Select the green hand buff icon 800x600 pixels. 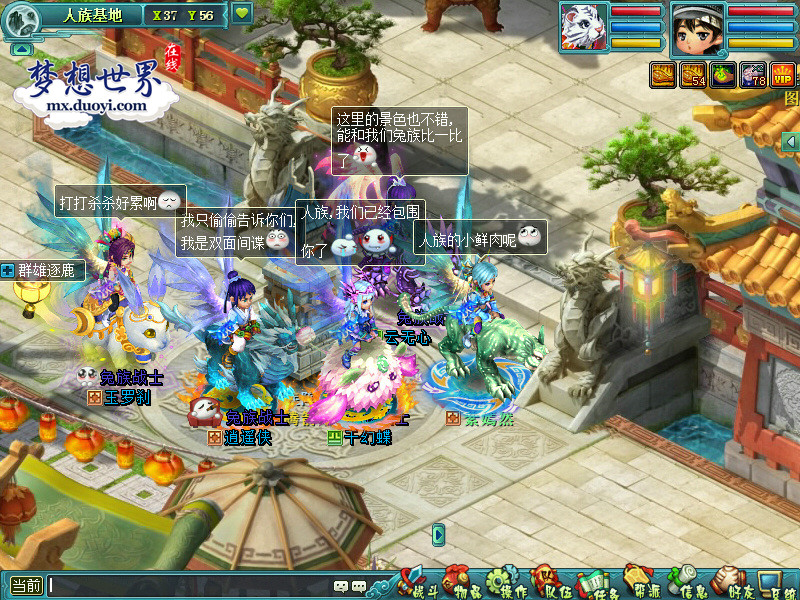(x=722, y=74)
